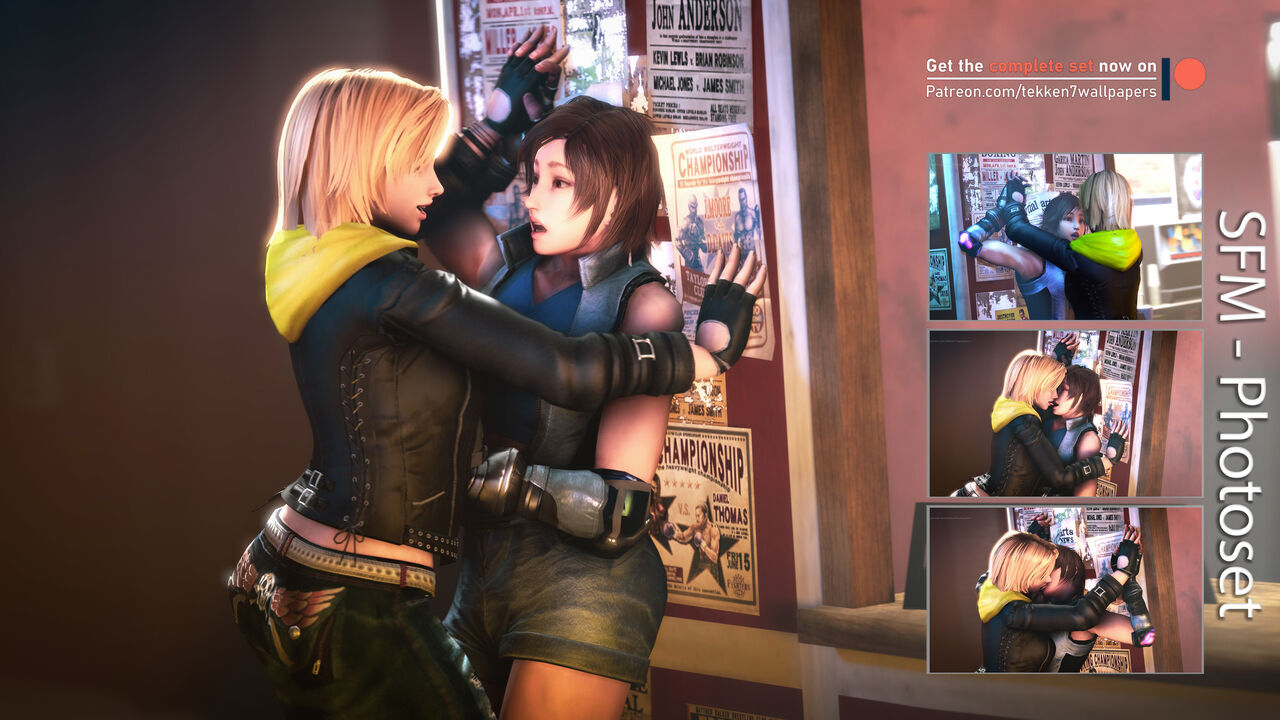Click the orange Patreon logo icon
This screenshot has width=1280, height=720.
[1188, 74]
